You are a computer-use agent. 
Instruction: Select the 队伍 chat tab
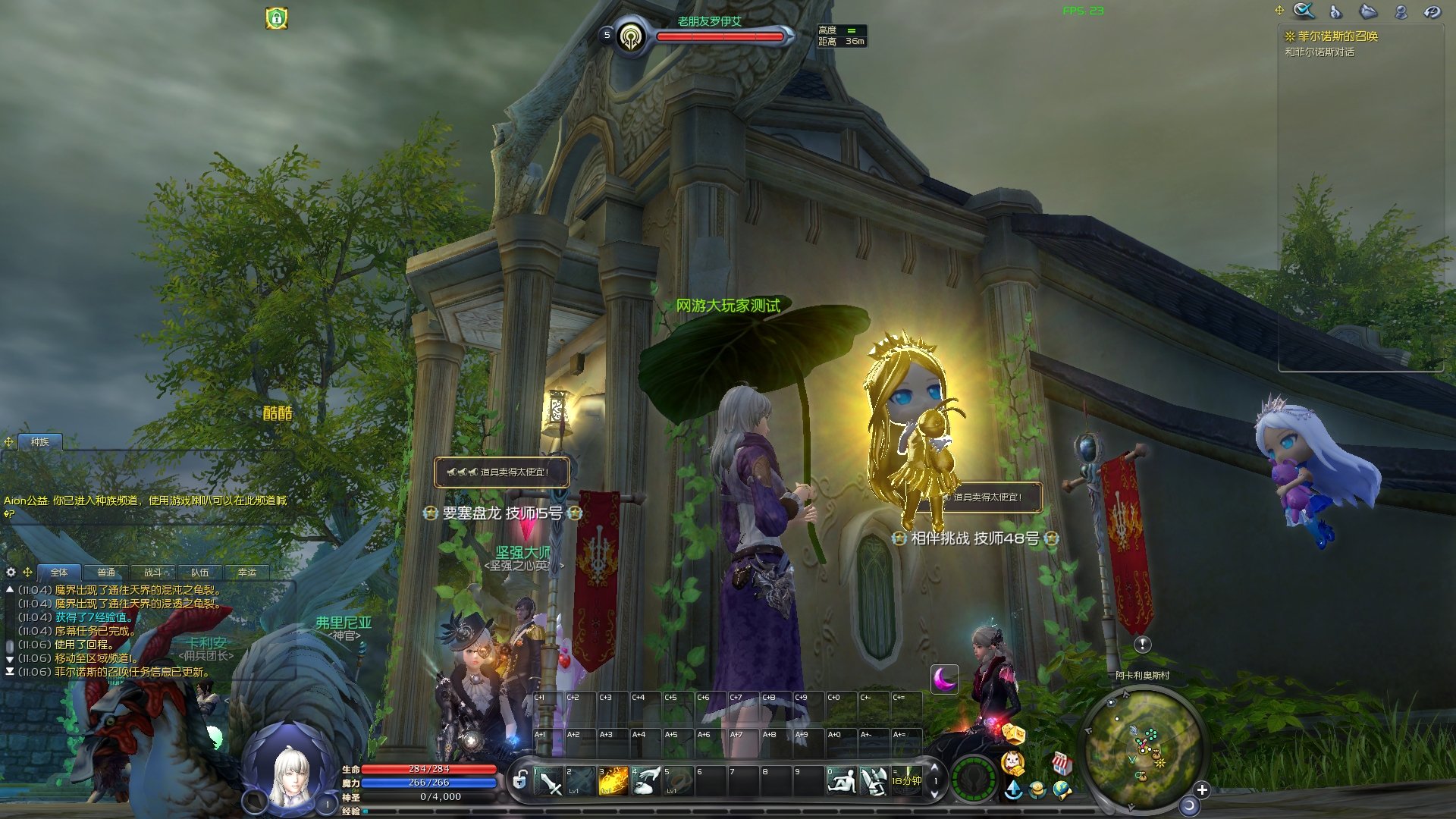pyautogui.click(x=200, y=573)
